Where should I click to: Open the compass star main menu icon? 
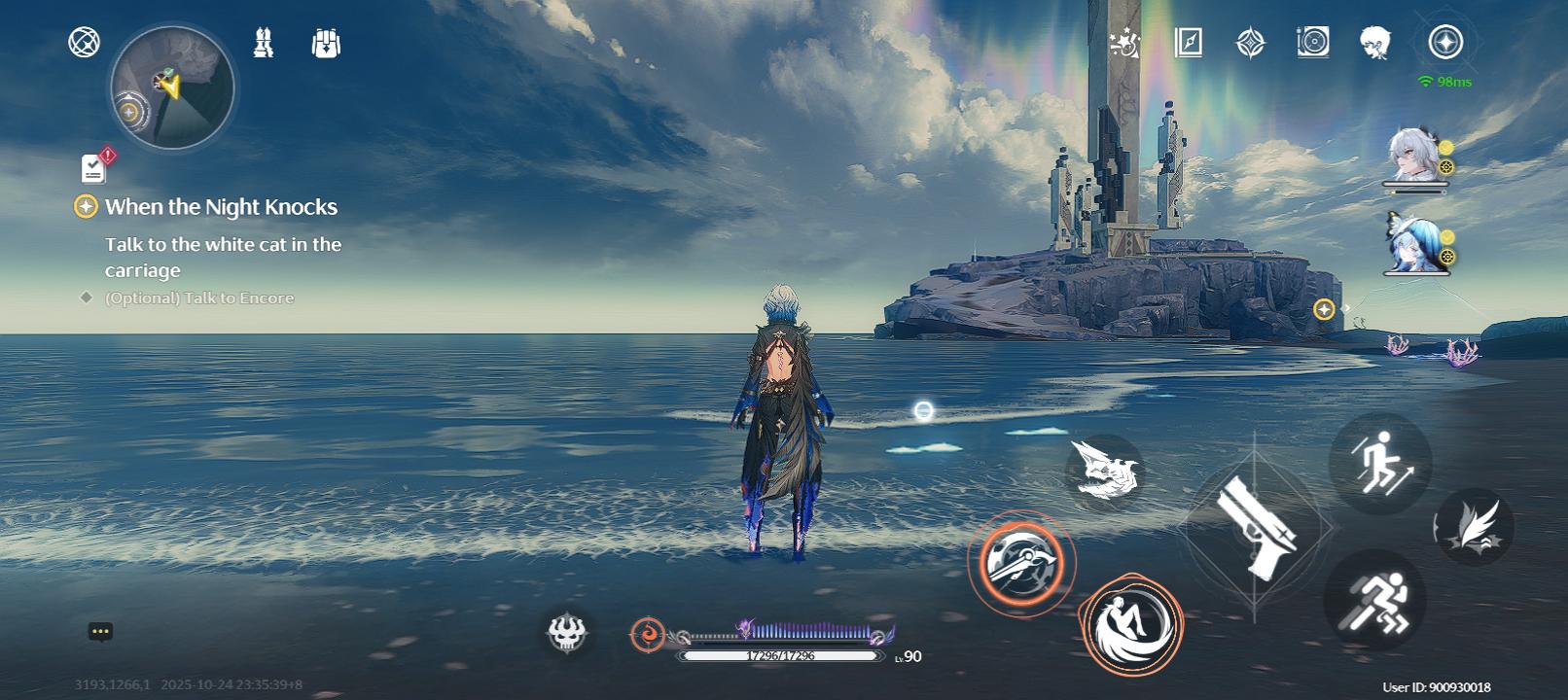tap(1445, 43)
